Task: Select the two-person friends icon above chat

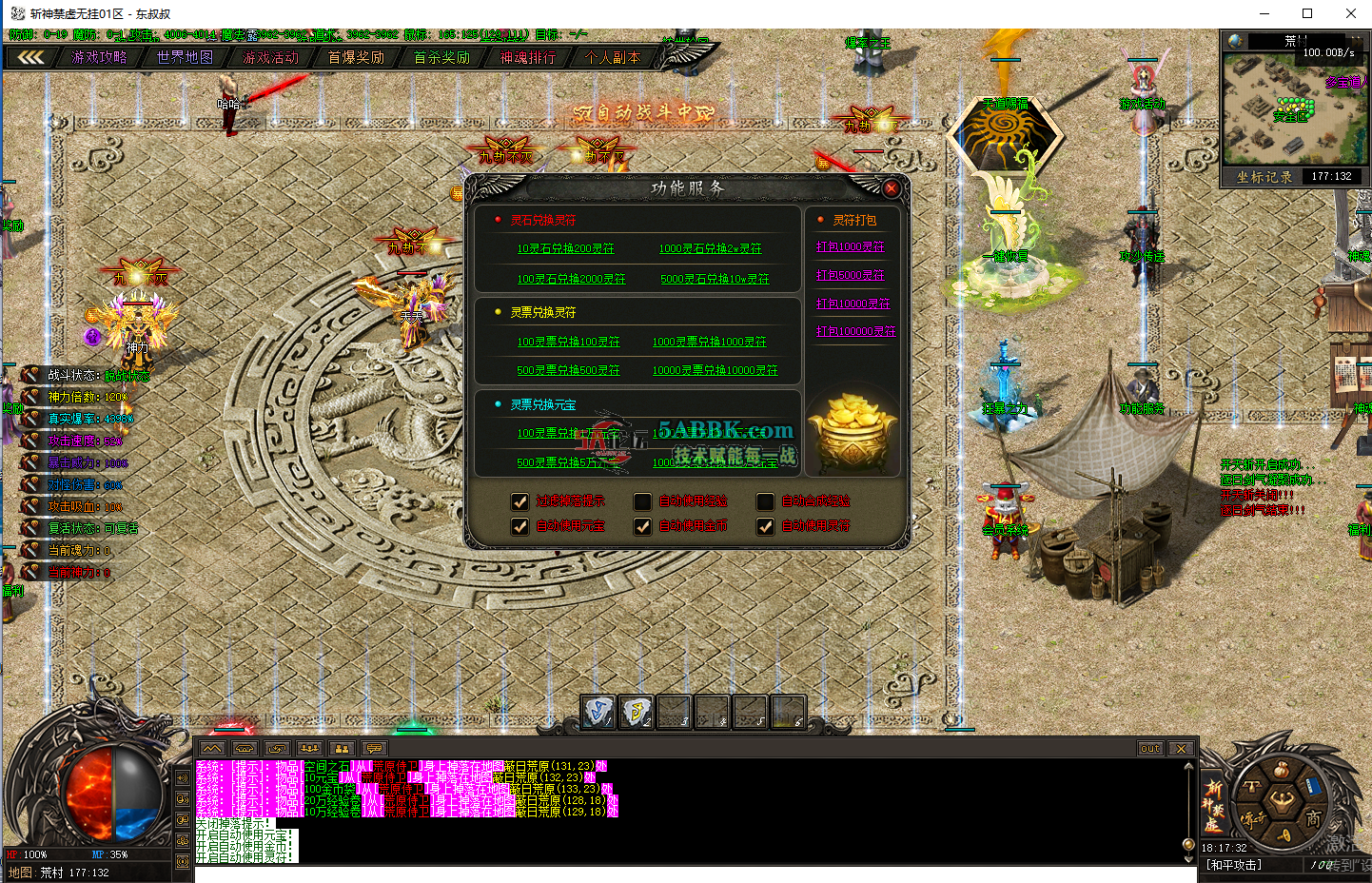Action: [x=342, y=748]
